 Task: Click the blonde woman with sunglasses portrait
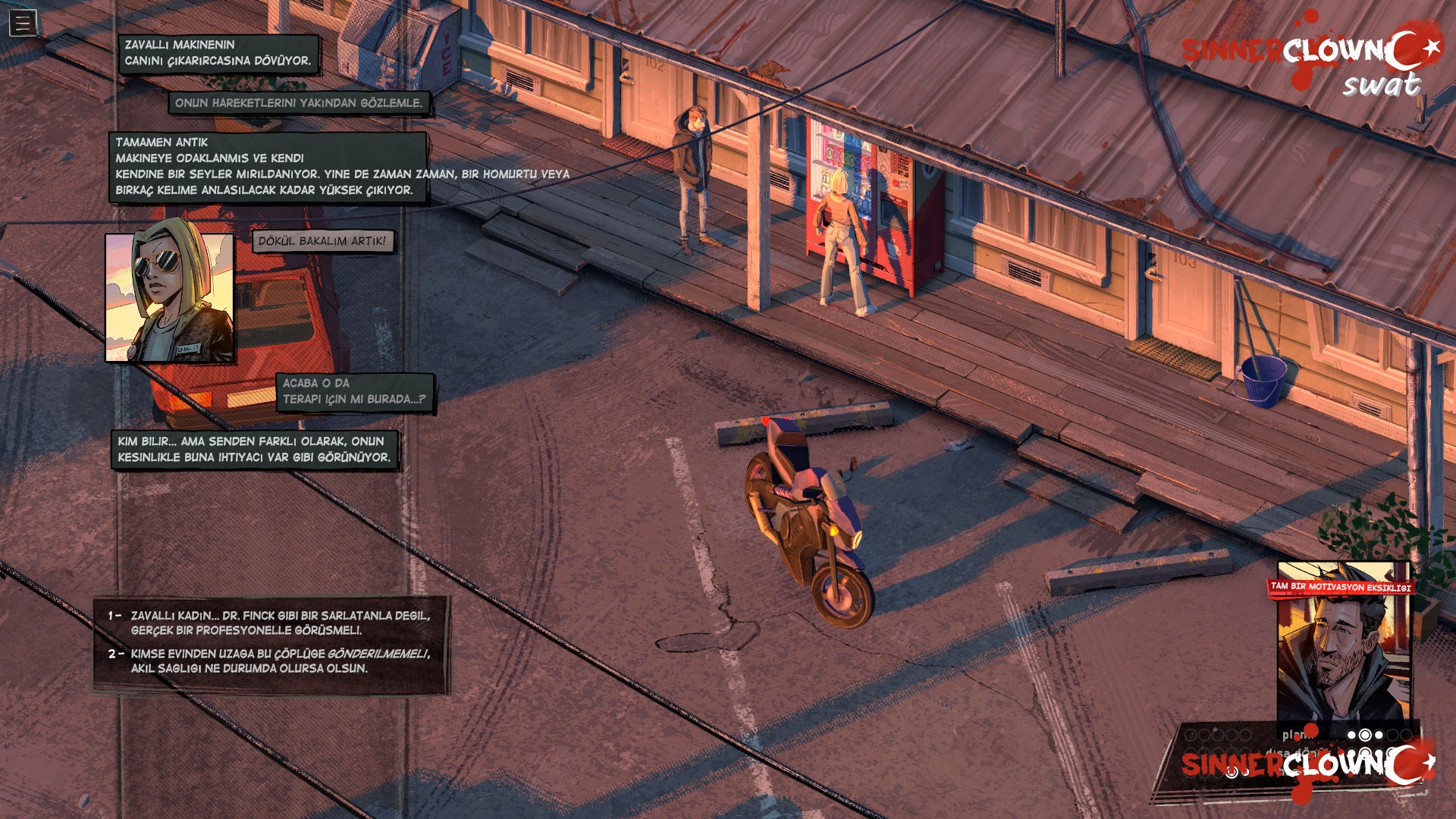(170, 297)
